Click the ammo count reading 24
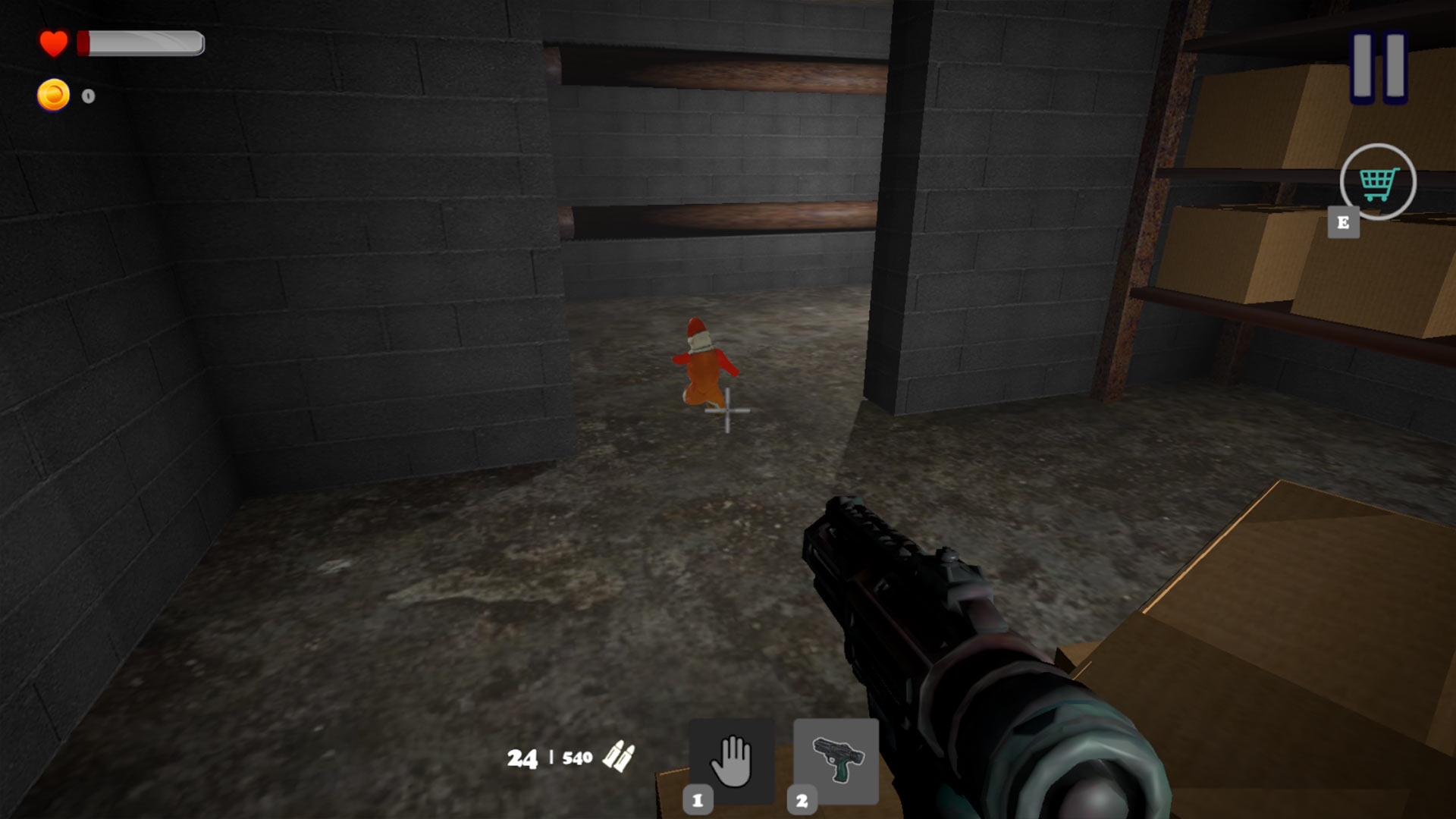 pyautogui.click(x=521, y=758)
